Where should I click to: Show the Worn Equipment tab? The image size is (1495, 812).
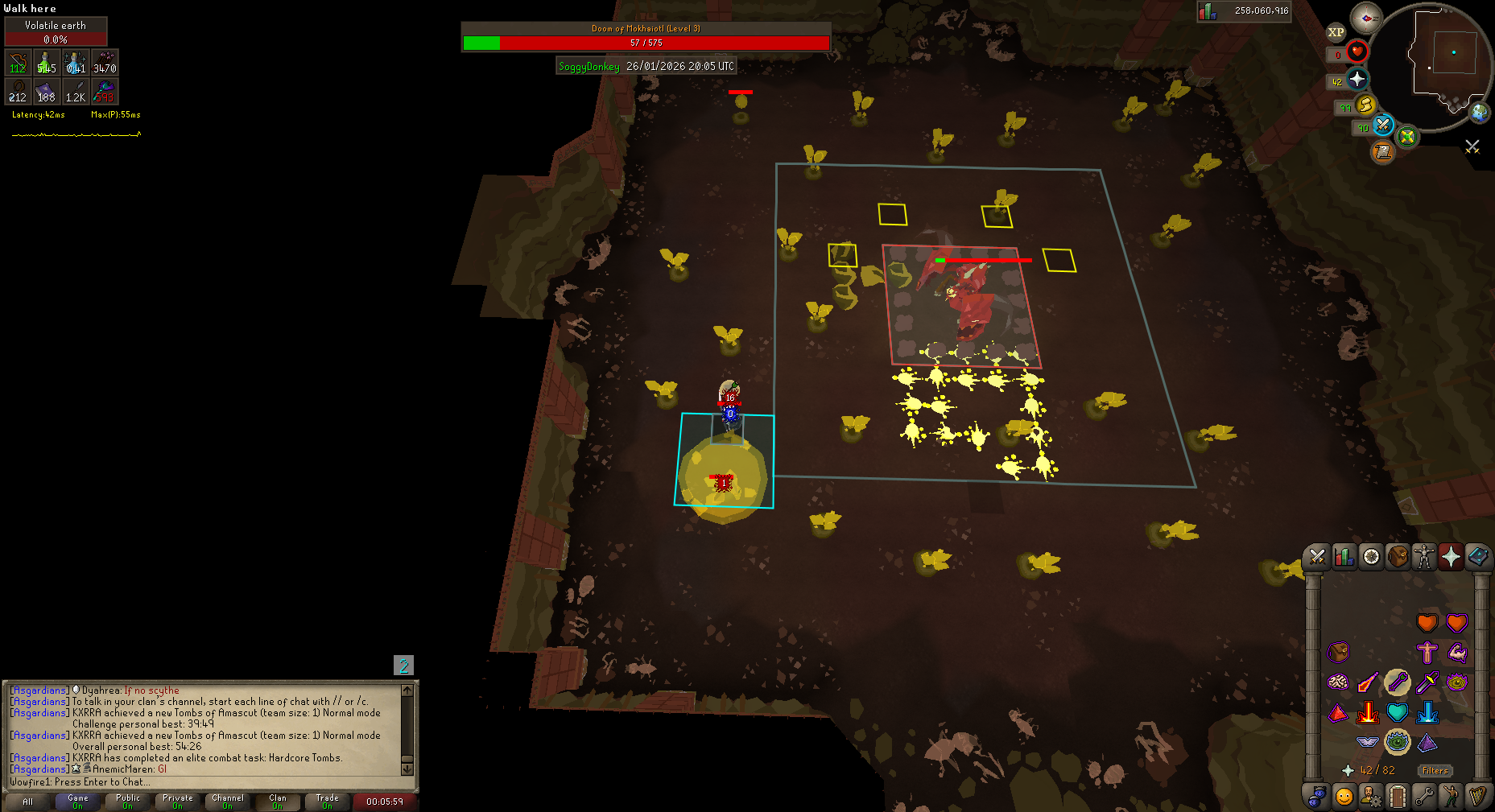point(1424,557)
